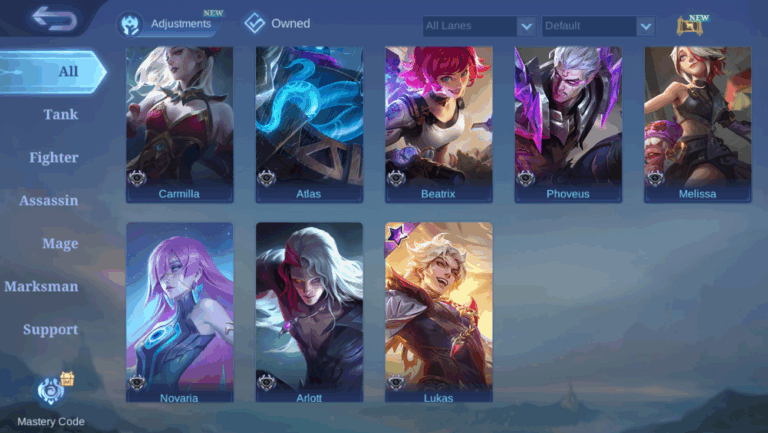The width and height of the screenshot is (768, 433).
Task: Show the Fighter heroes
Action: coord(54,157)
